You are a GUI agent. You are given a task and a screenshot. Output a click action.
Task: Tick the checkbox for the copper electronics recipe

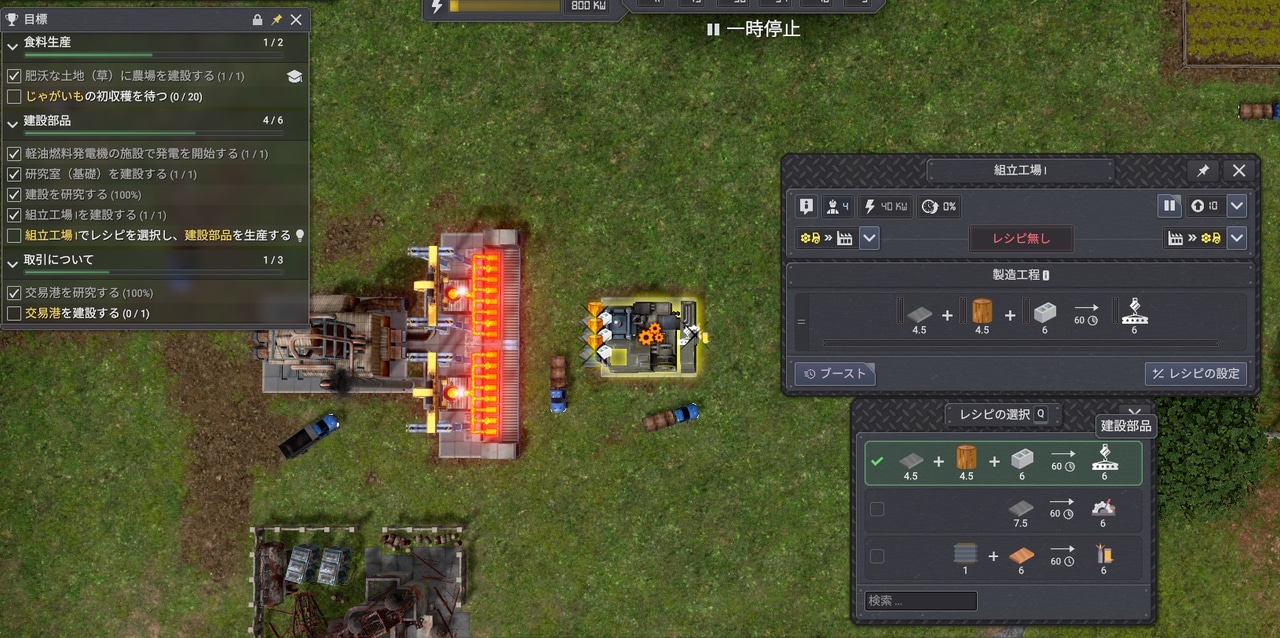coord(877,557)
